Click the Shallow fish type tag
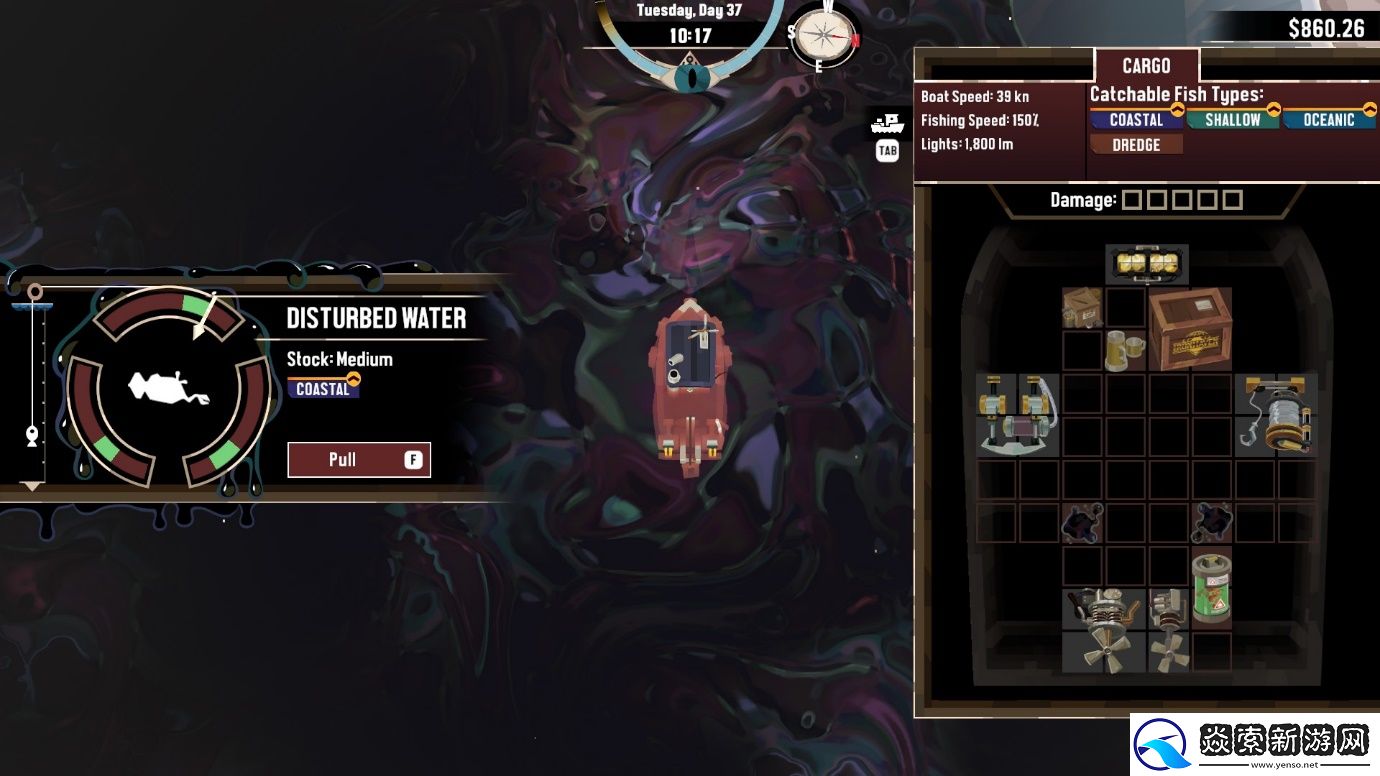The image size is (1380, 776). point(1232,120)
